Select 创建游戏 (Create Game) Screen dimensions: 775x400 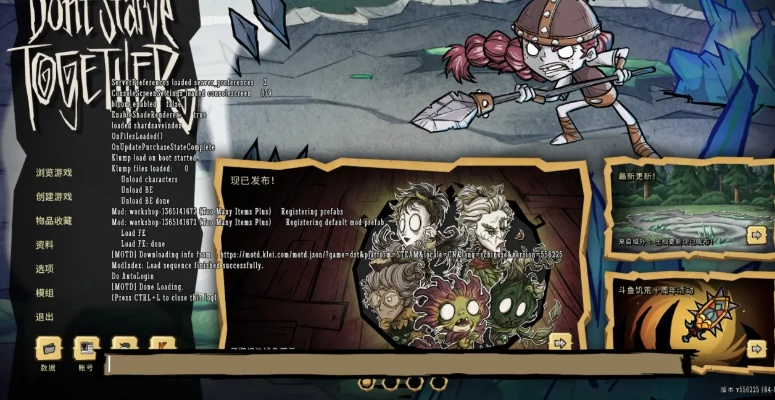(54, 197)
